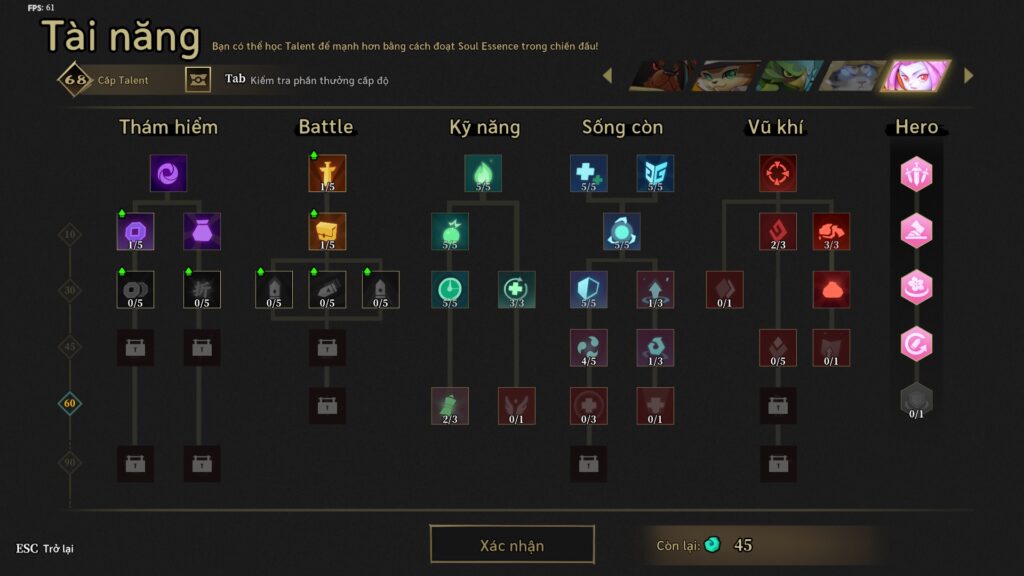
Task: Choose the green frog hero portrait
Action: tap(789, 76)
